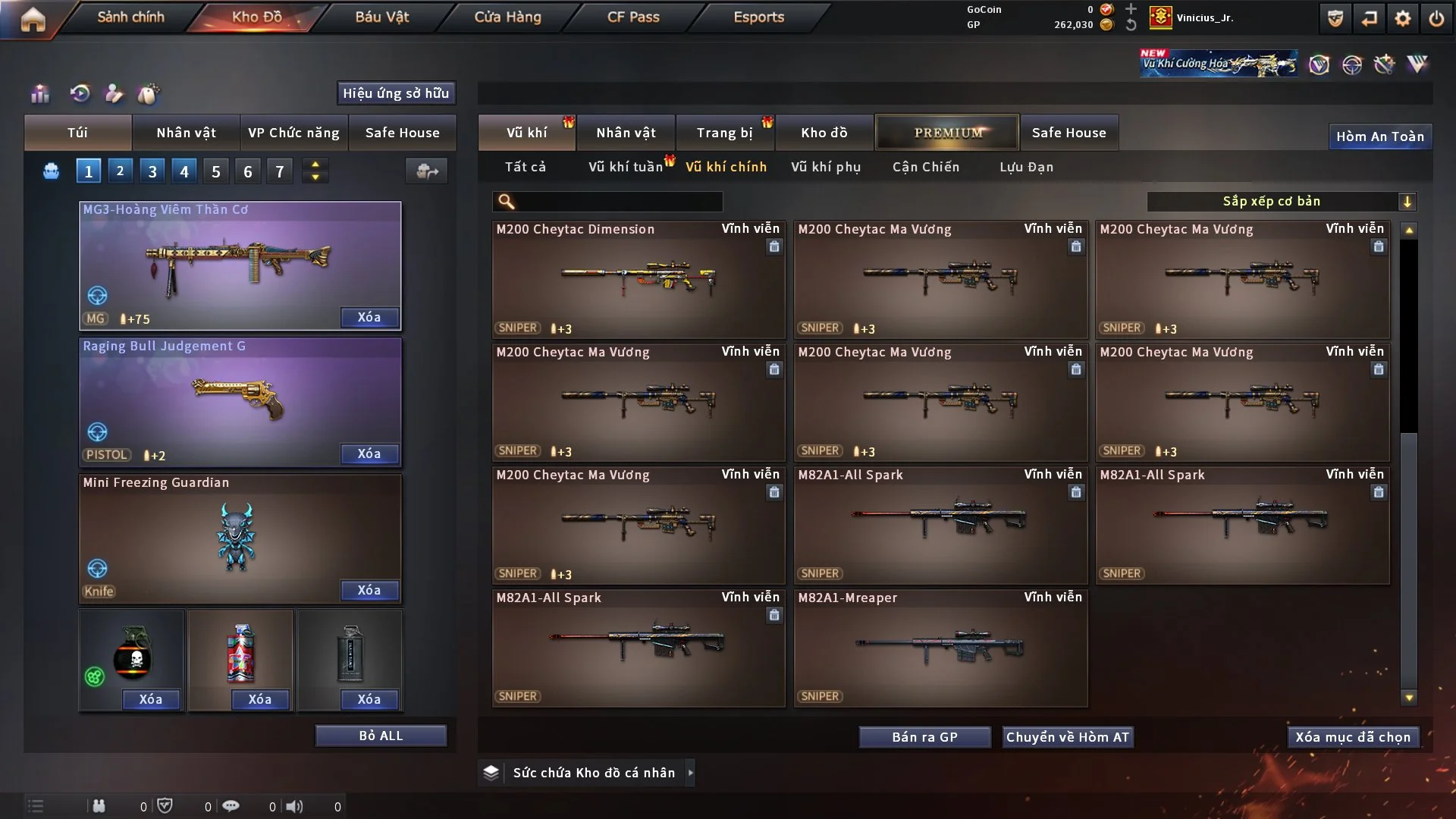This screenshot has width=1456, height=819.
Task: Click Xóa mục đã chọn button
Action: pyautogui.click(x=1353, y=737)
